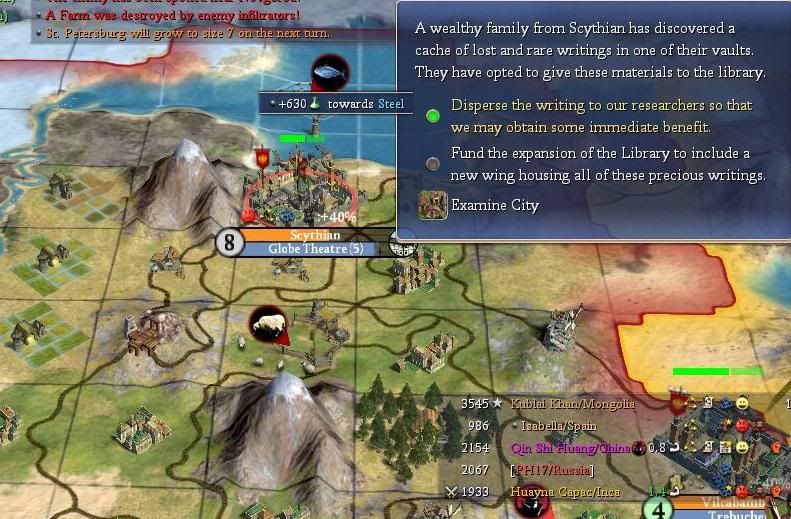Click the Globe Theatre production bar
The width and height of the screenshot is (791, 519).
coord(315,249)
